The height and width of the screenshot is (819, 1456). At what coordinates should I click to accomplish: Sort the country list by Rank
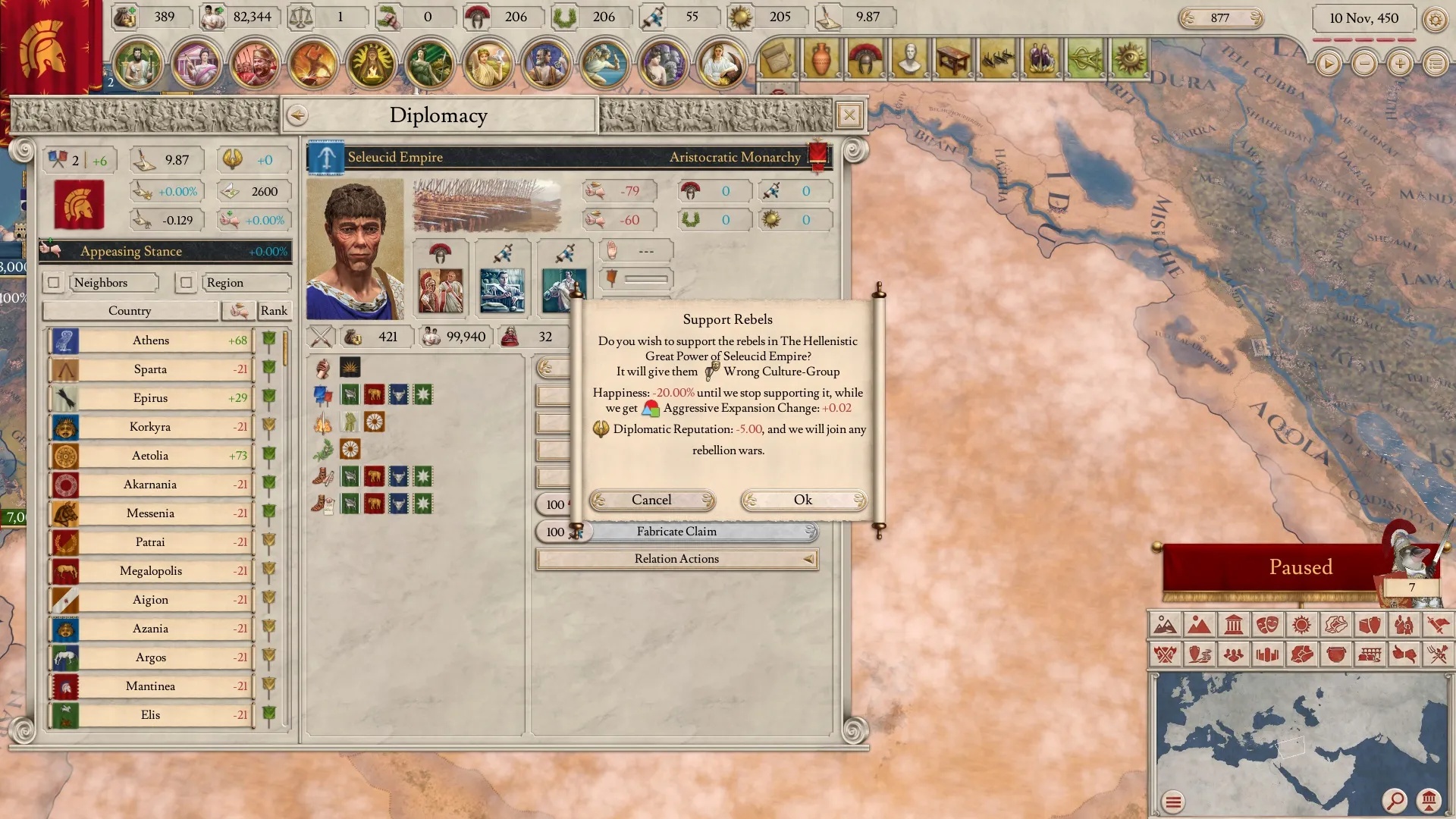274,311
